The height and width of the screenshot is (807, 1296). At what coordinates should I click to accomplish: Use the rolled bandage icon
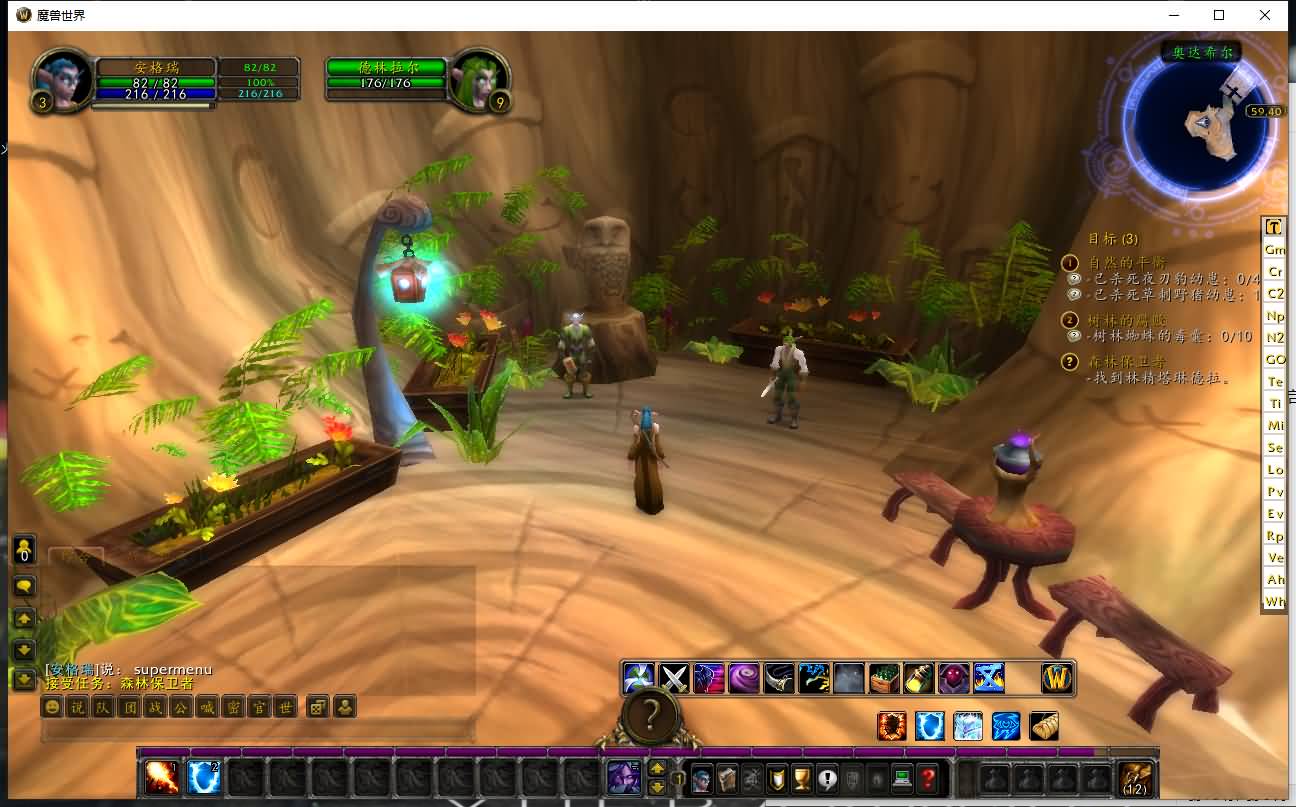click(1043, 726)
